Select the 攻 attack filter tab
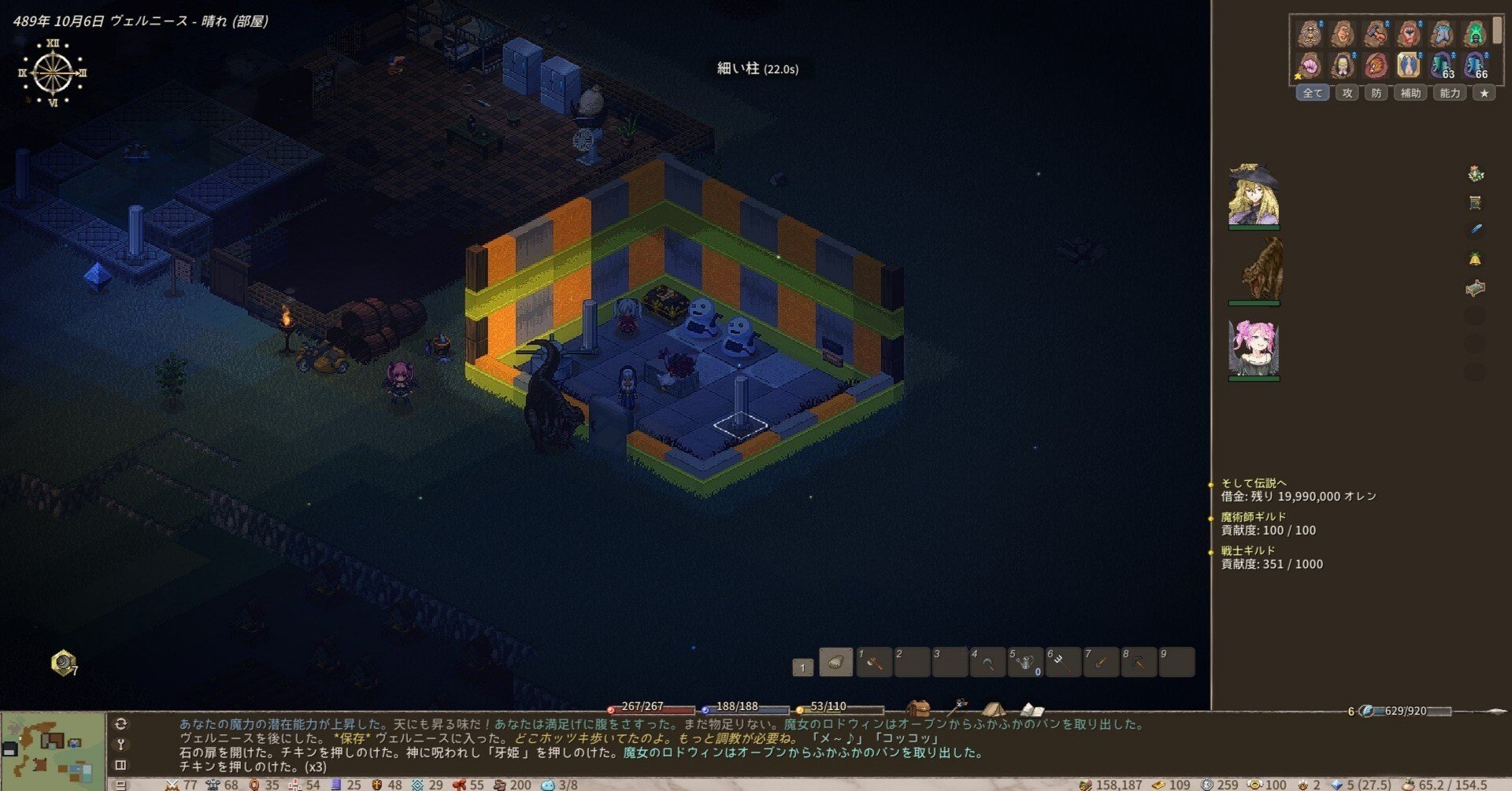 point(1347,93)
